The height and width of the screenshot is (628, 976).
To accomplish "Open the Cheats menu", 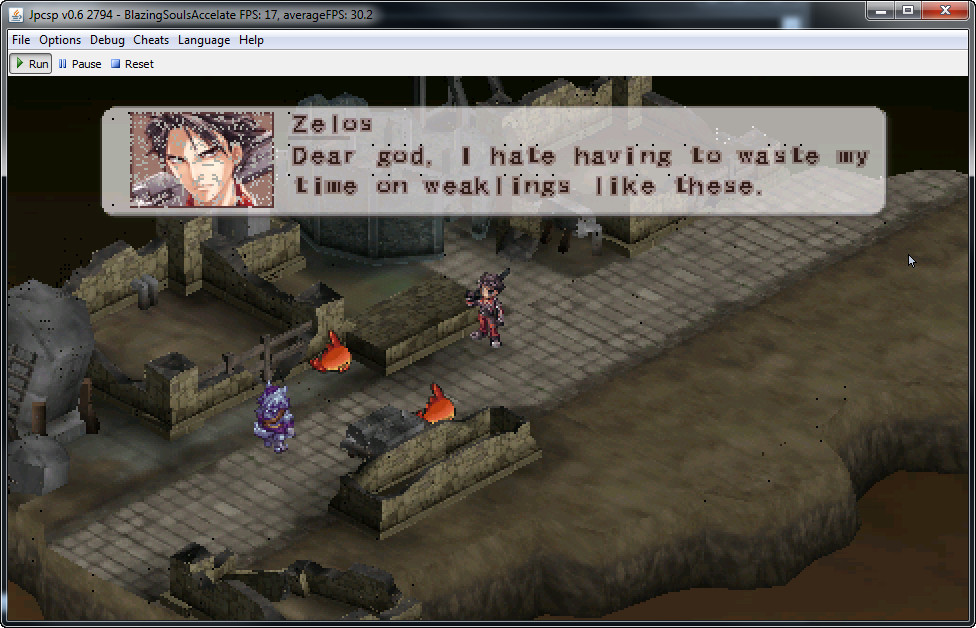I will click(151, 40).
